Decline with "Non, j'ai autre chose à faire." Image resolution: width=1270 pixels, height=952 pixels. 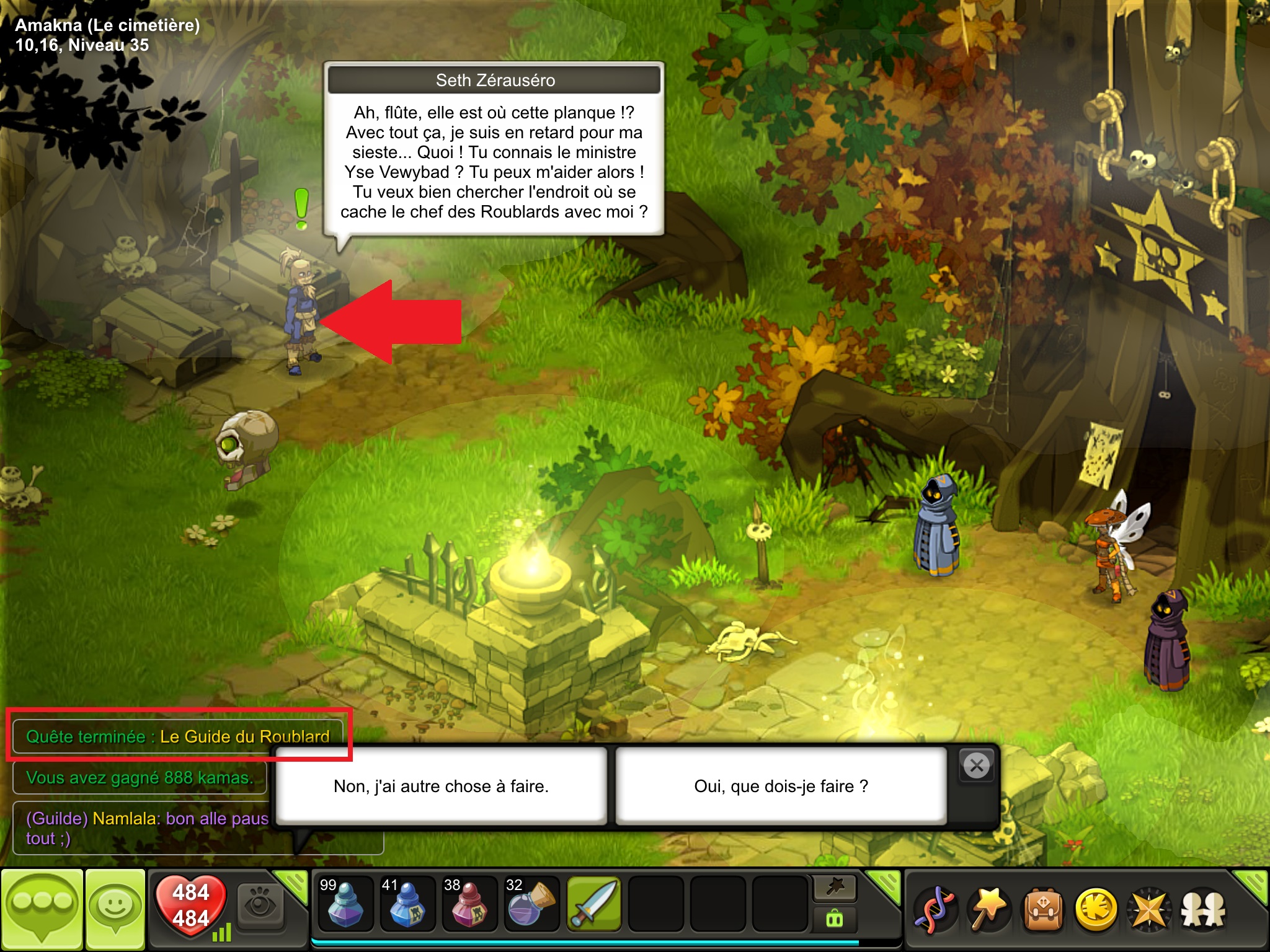click(x=441, y=786)
